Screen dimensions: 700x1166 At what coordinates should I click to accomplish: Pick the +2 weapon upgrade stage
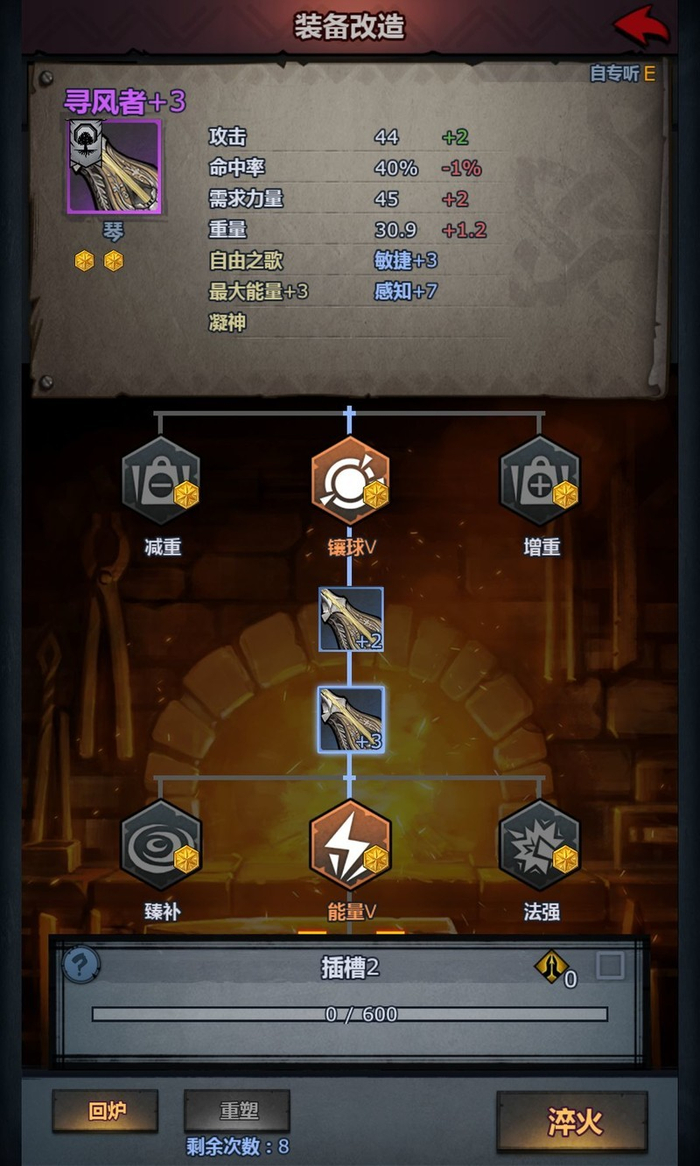pyautogui.click(x=351, y=620)
